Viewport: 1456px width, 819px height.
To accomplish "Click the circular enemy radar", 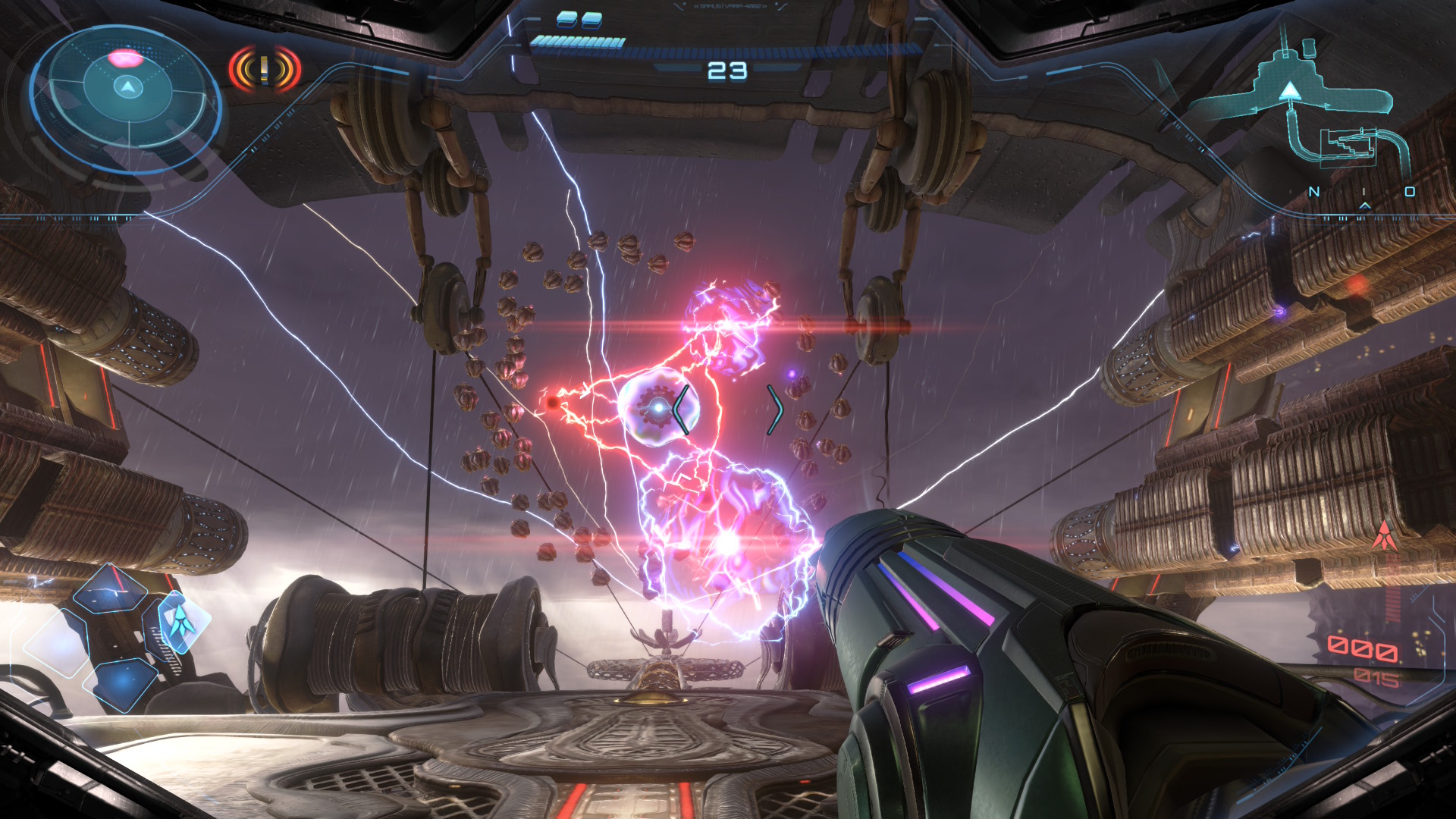I will [127, 89].
